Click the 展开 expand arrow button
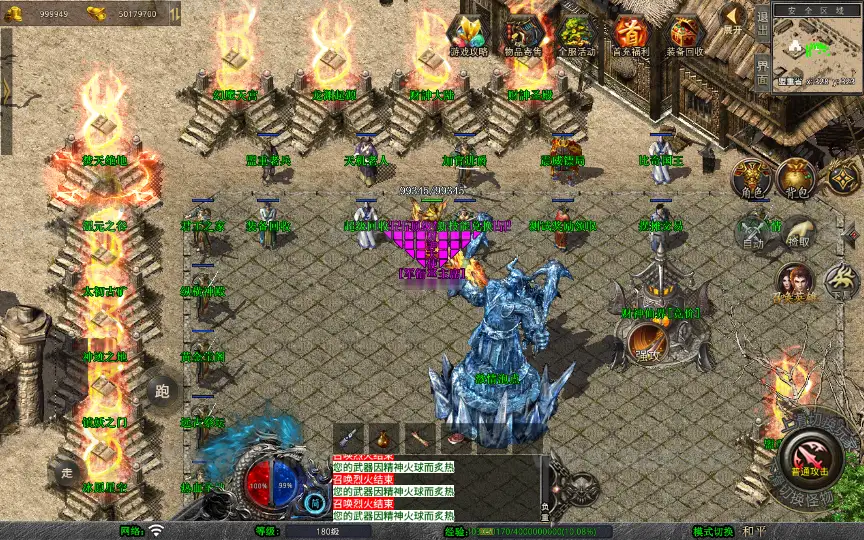Image resolution: width=864 pixels, height=540 pixels. pos(734,18)
